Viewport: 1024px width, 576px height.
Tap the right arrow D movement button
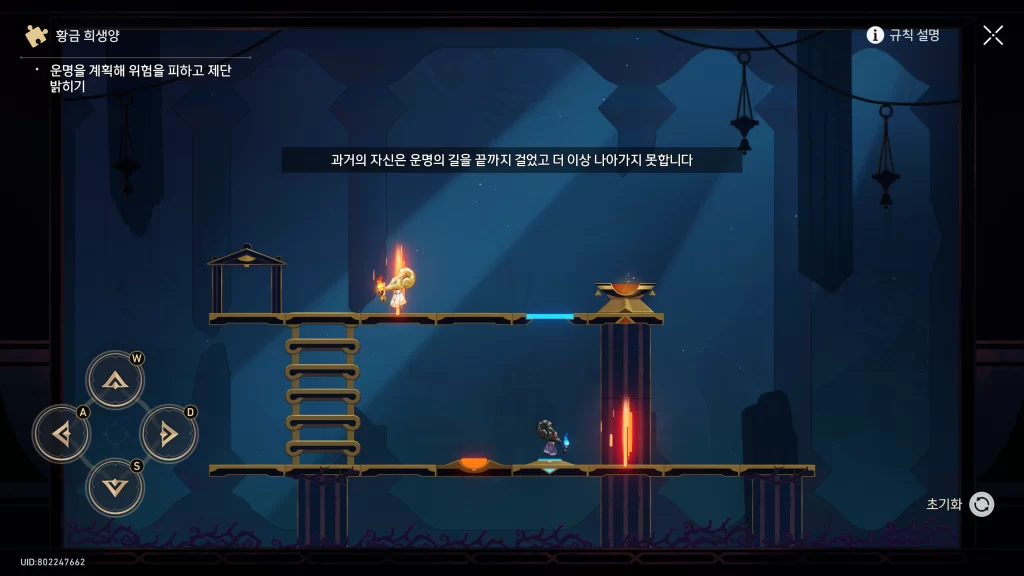(168, 434)
